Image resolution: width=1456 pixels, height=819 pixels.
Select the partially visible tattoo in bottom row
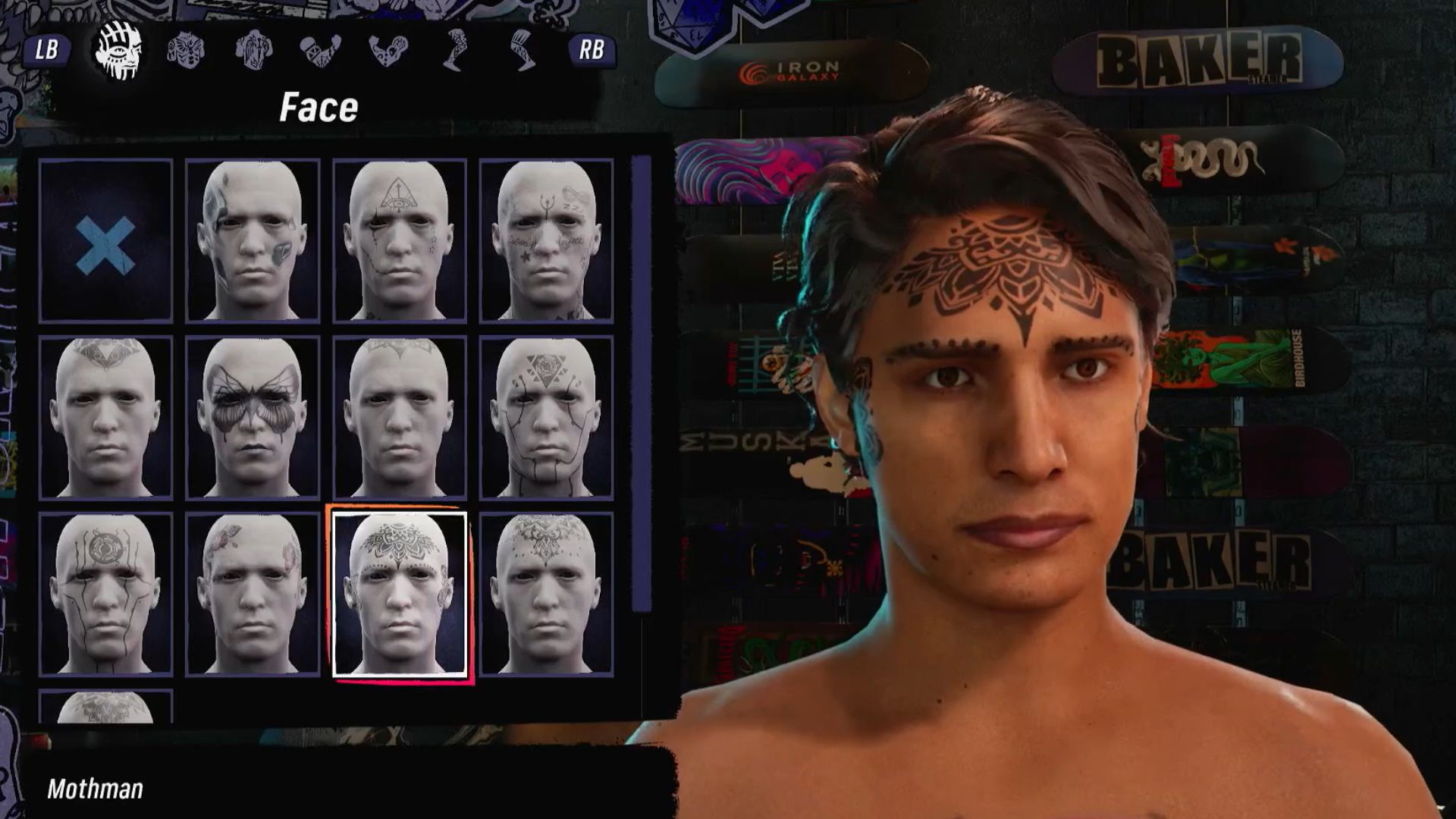(105, 707)
